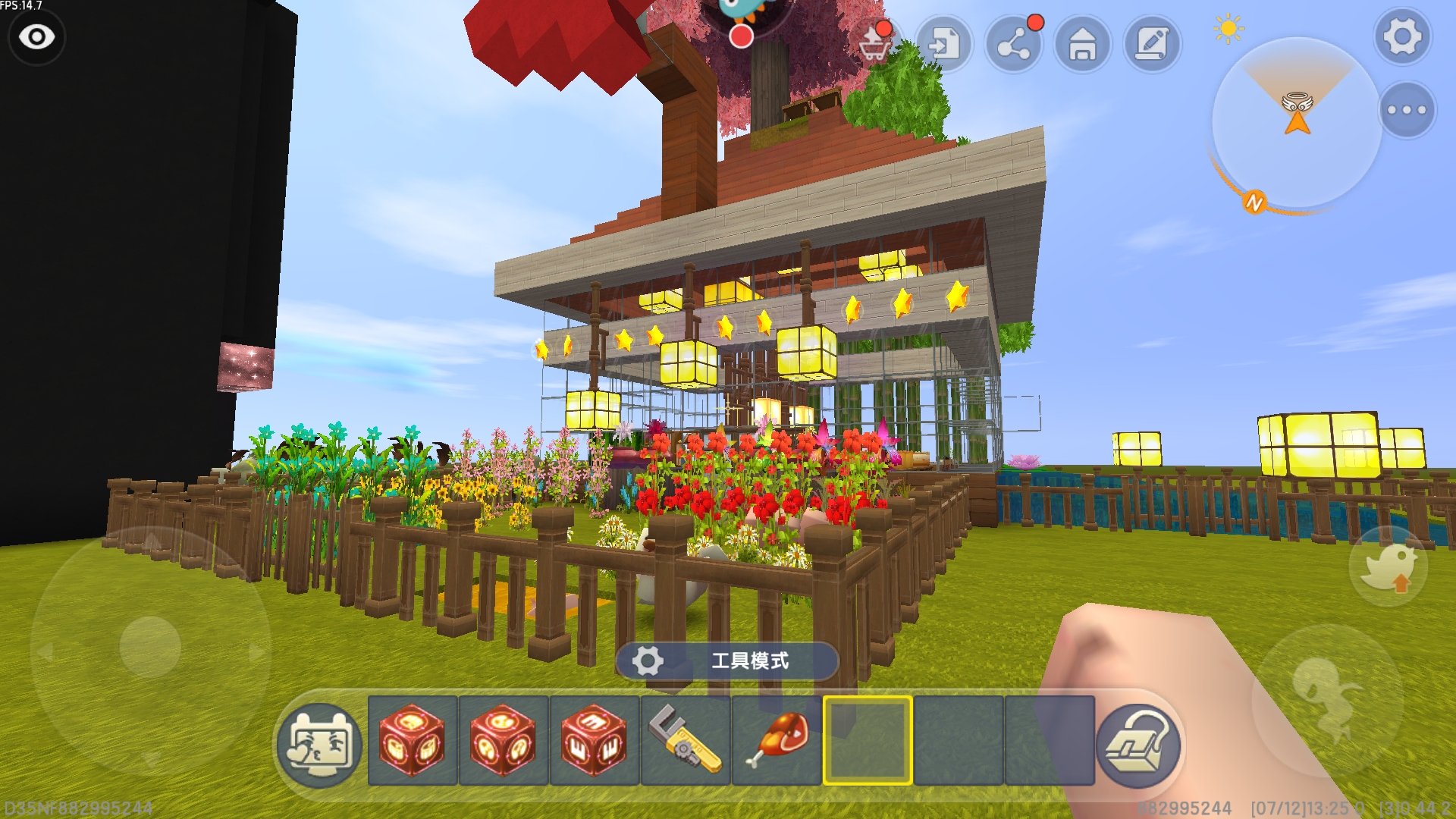Tap the running figure jump button

pos(1327,699)
